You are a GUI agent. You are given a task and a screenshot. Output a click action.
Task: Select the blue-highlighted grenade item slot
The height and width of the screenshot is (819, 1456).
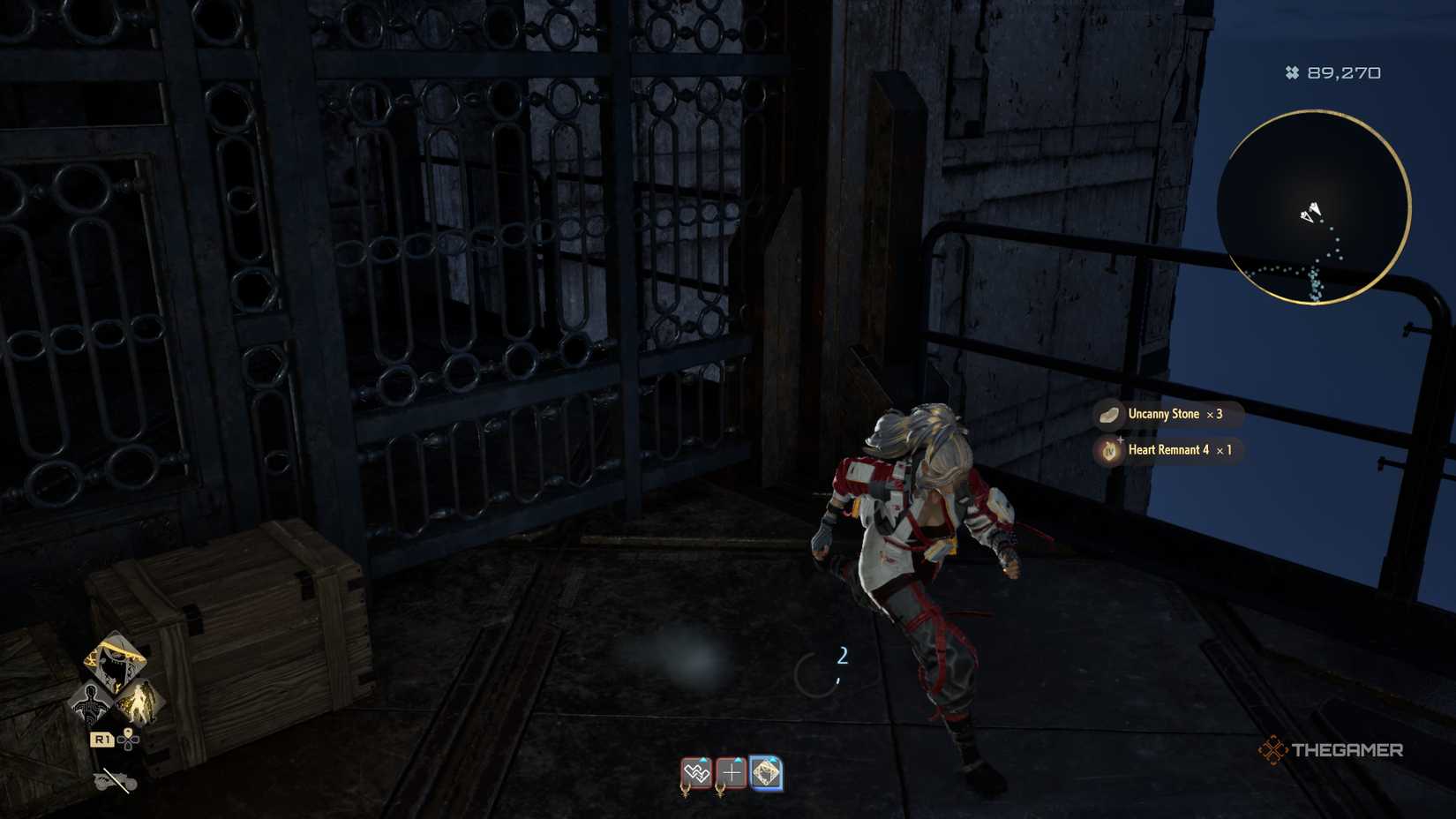point(766,772)
